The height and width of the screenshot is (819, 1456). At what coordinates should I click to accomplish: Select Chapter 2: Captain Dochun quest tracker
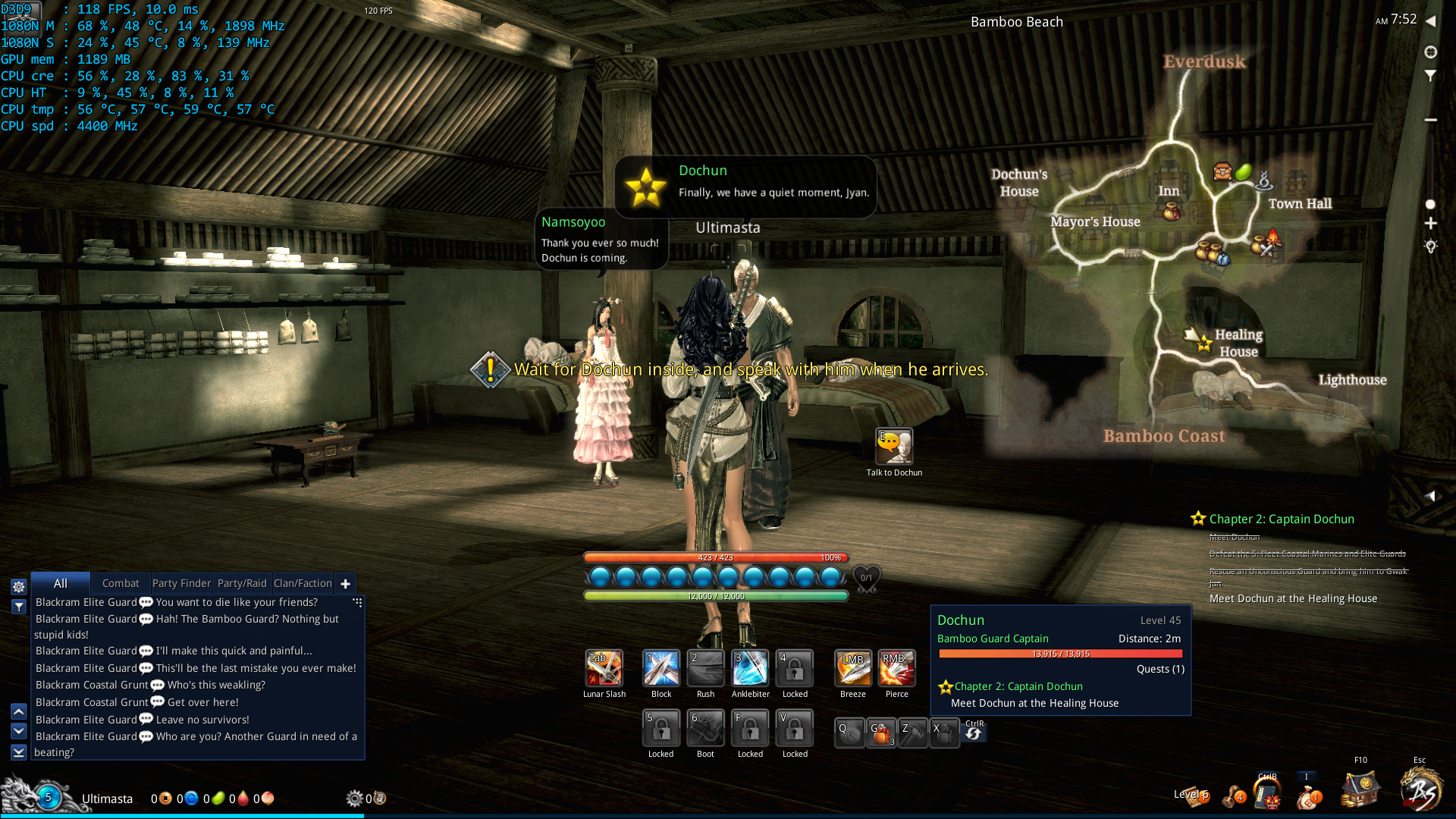tap(1281, 519)
